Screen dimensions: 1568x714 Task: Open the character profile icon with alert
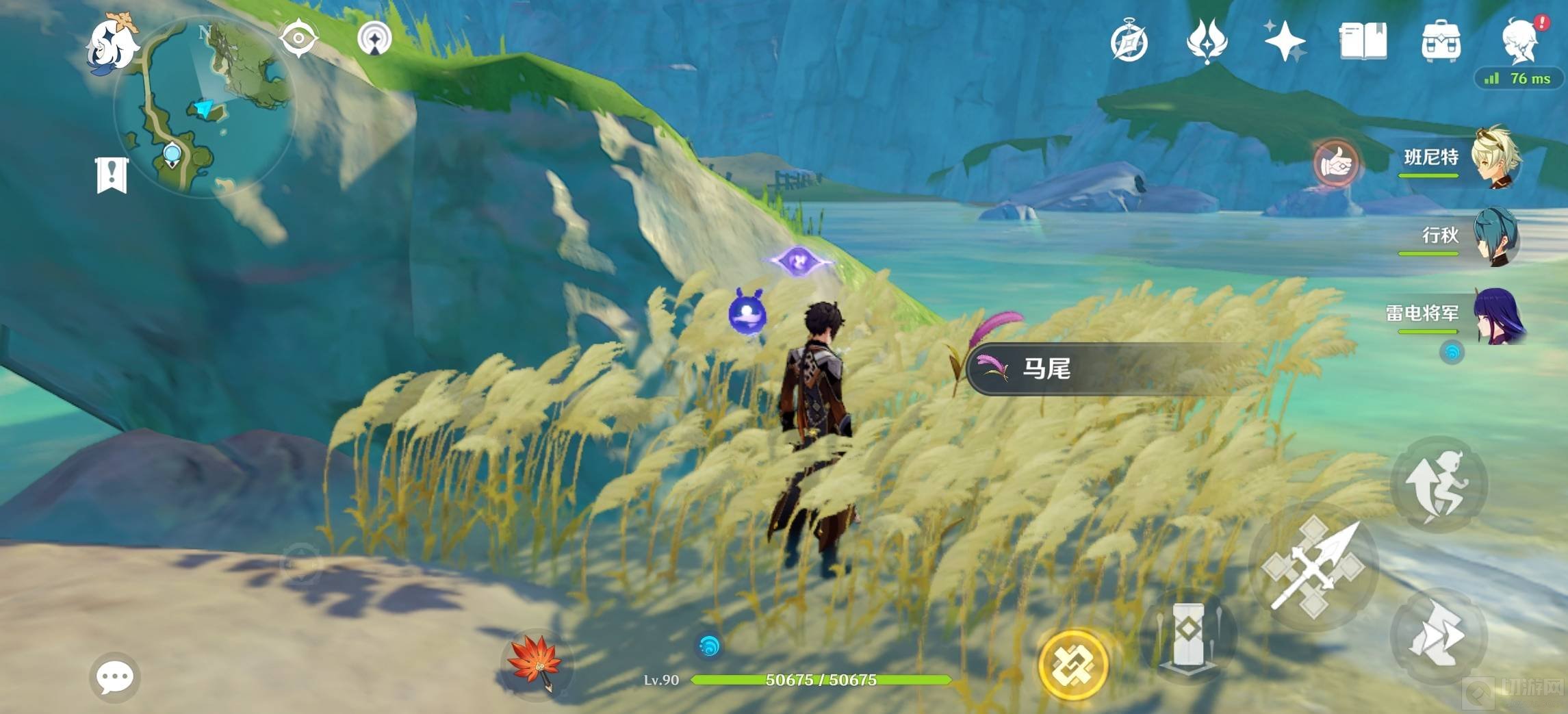click(1521, 40)
